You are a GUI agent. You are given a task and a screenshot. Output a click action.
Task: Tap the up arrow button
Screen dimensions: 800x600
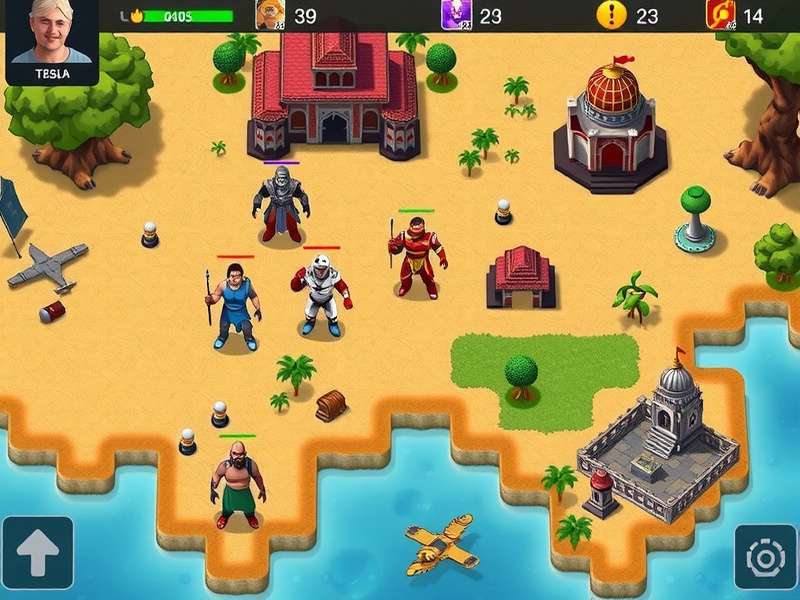37,553
